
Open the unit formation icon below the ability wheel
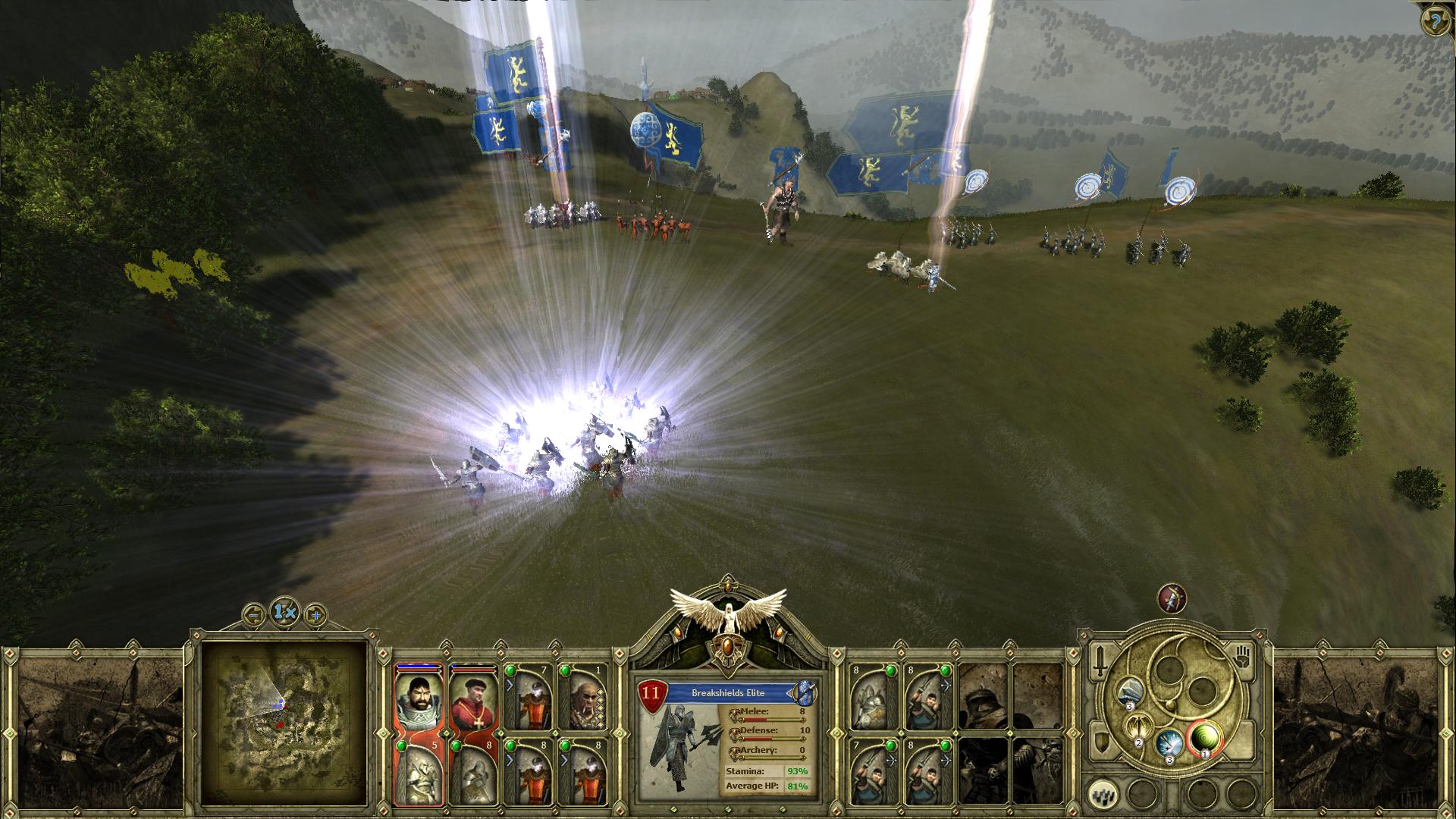coord(1102,794)
